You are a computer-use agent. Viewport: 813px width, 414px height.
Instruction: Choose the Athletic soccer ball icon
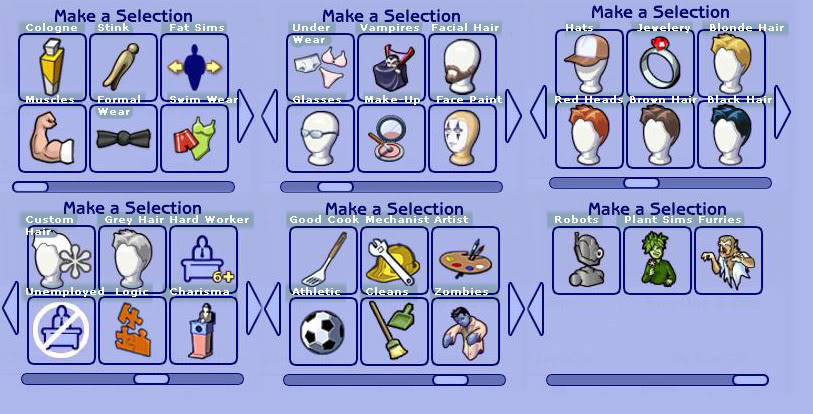[323, 330]
